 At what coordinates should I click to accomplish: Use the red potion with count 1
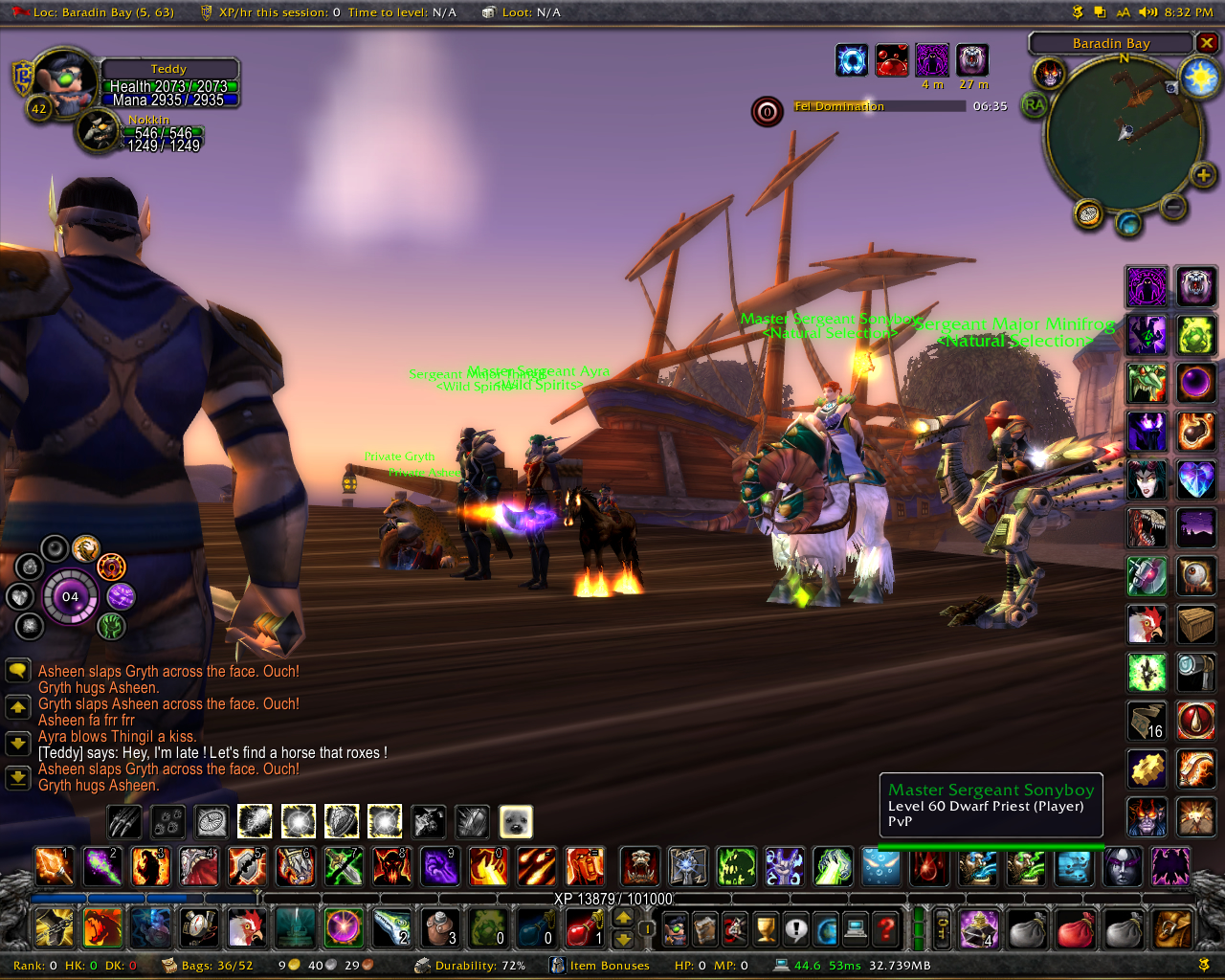pos(583,927)
